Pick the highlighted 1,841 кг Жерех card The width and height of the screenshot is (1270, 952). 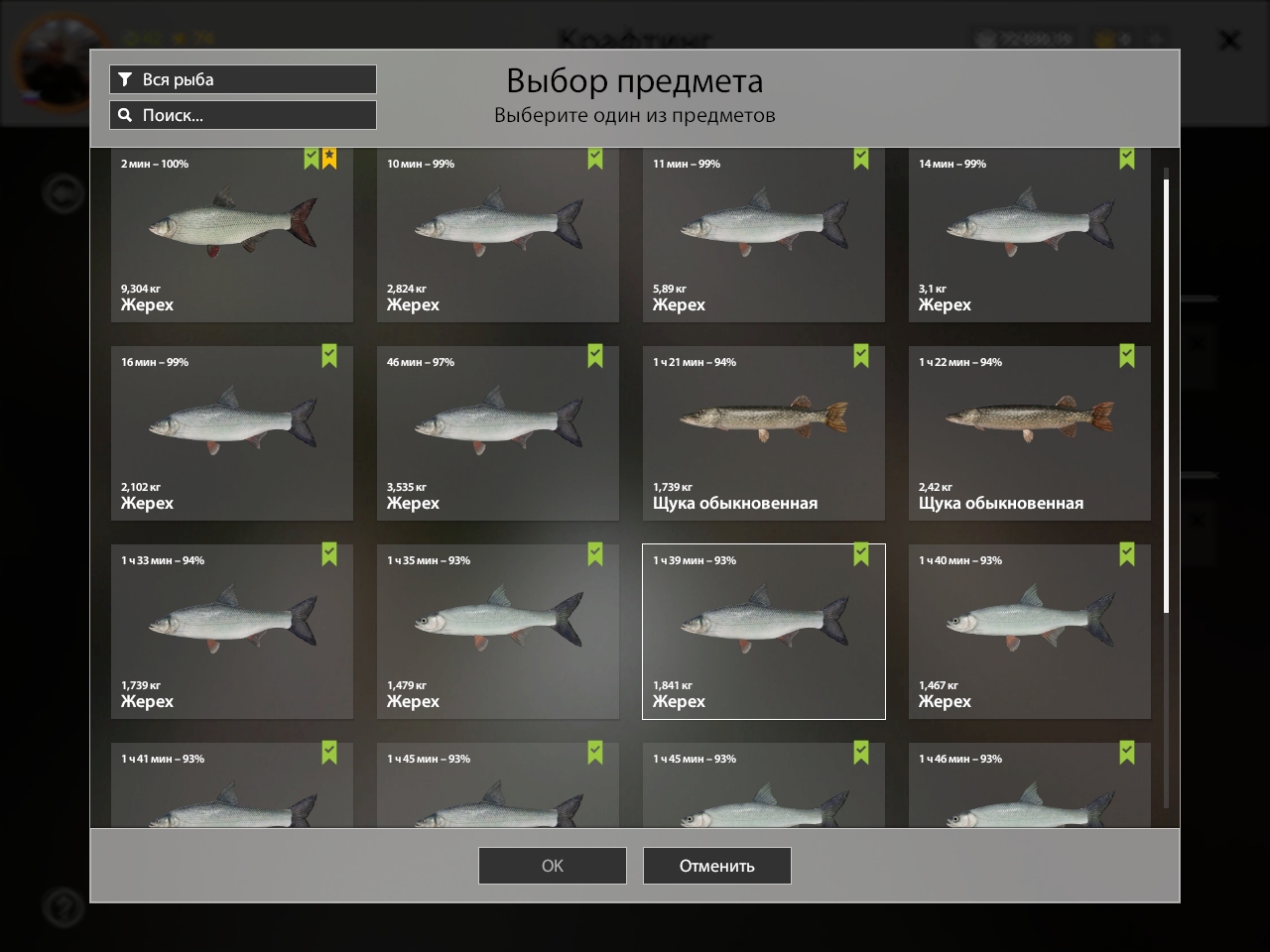click(764, 632)
